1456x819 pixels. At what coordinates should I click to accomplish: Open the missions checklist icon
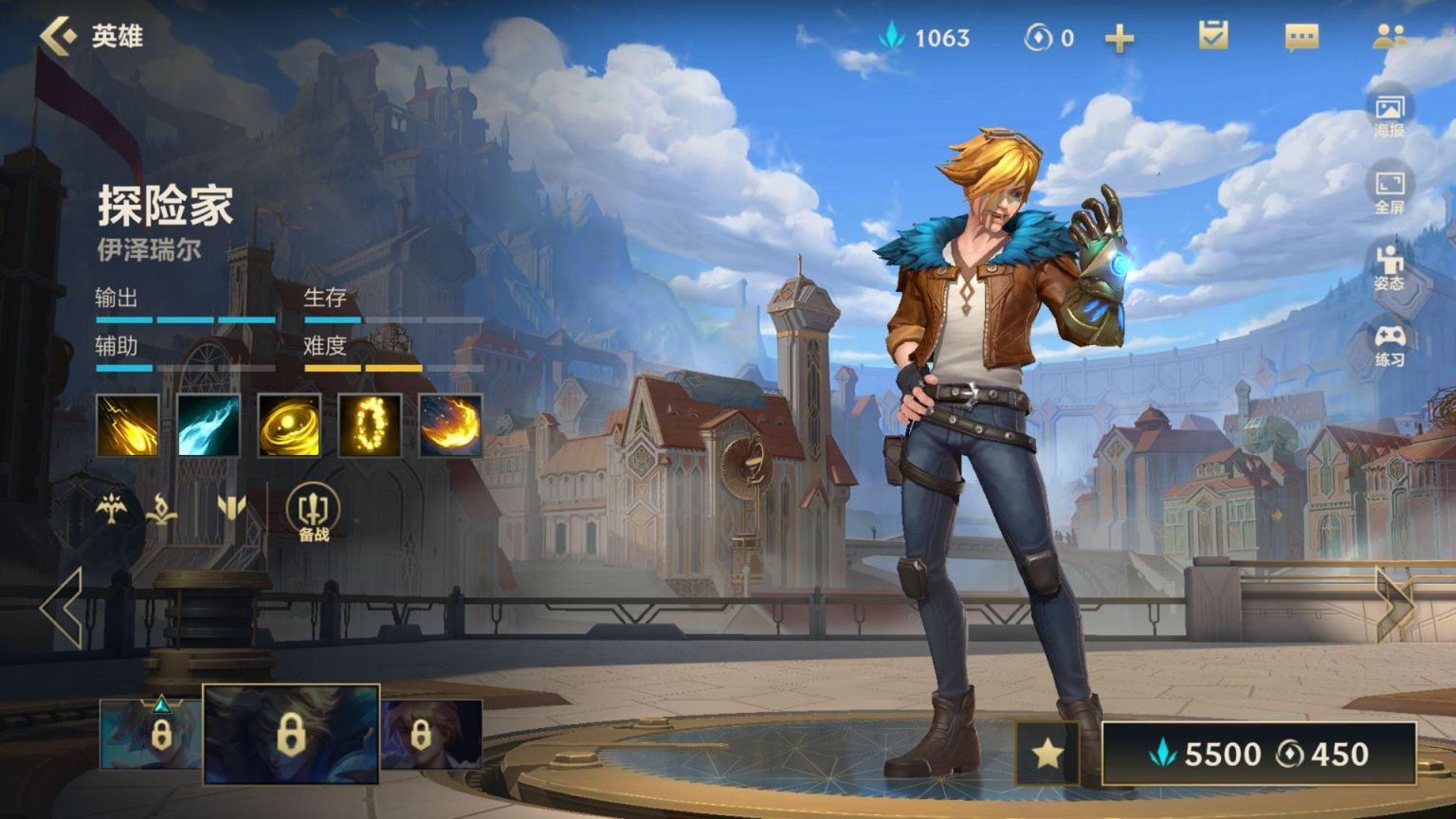tap(1213, 36)
